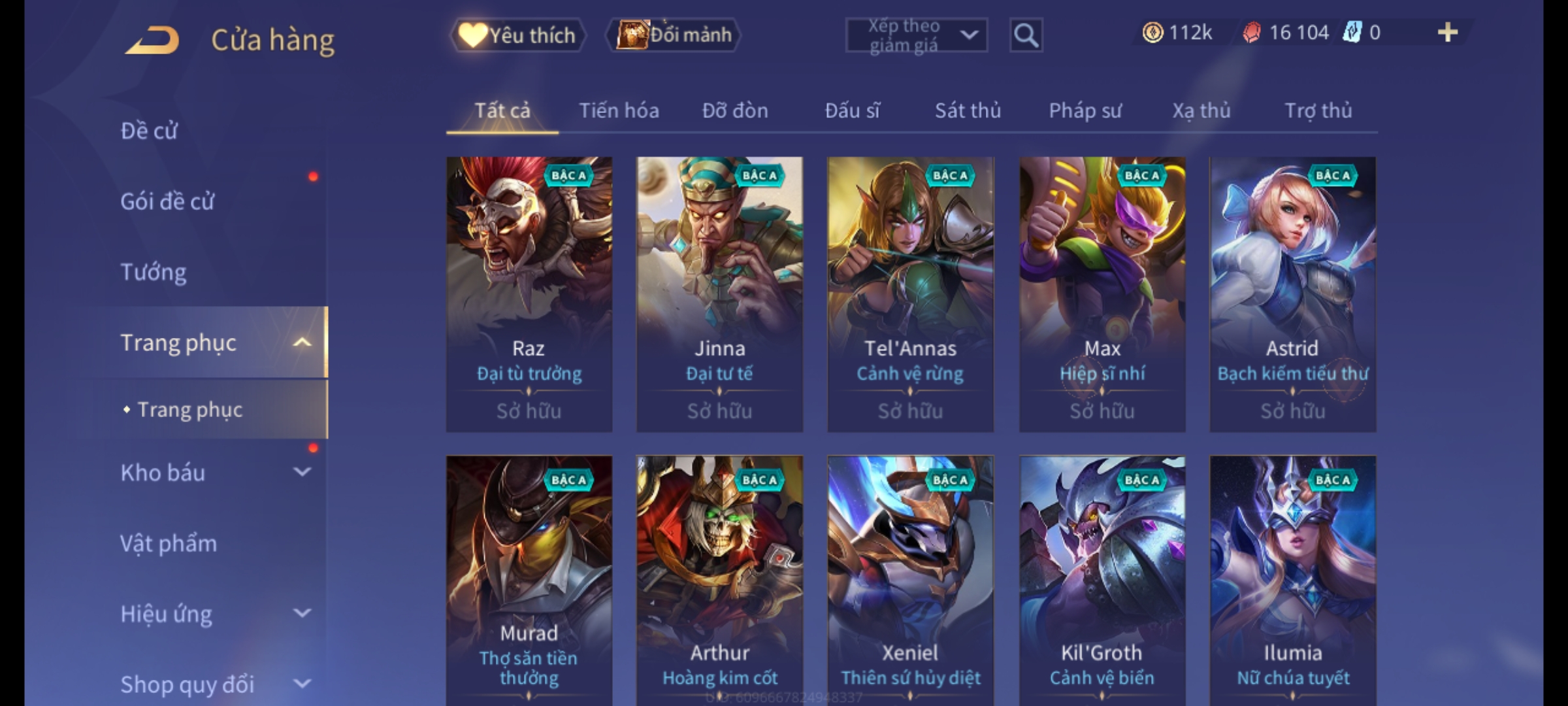Select the Astrid Bạch kiếm tiểu thư card
Viewport: 1568px width, 706px height.
pyautogui.click(x=1292, y=294)
